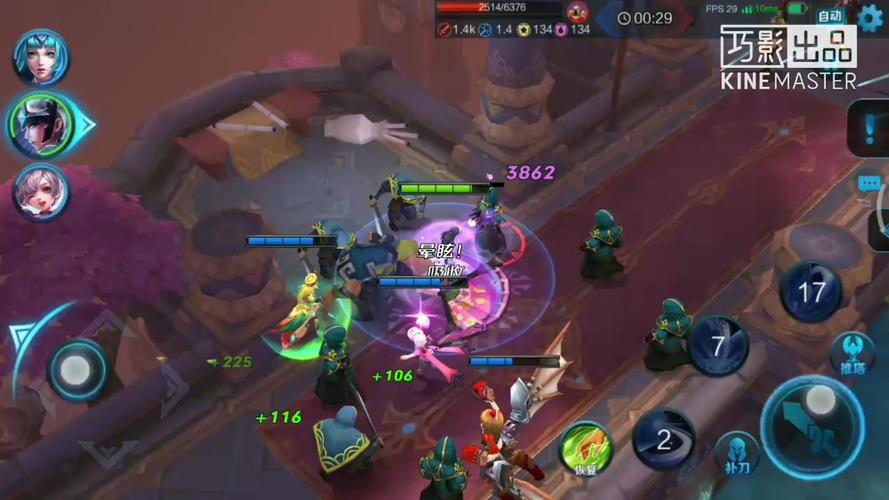Hit the large basic attack button
This screenshot has height=500, width=889.
[x=812, y=426]
